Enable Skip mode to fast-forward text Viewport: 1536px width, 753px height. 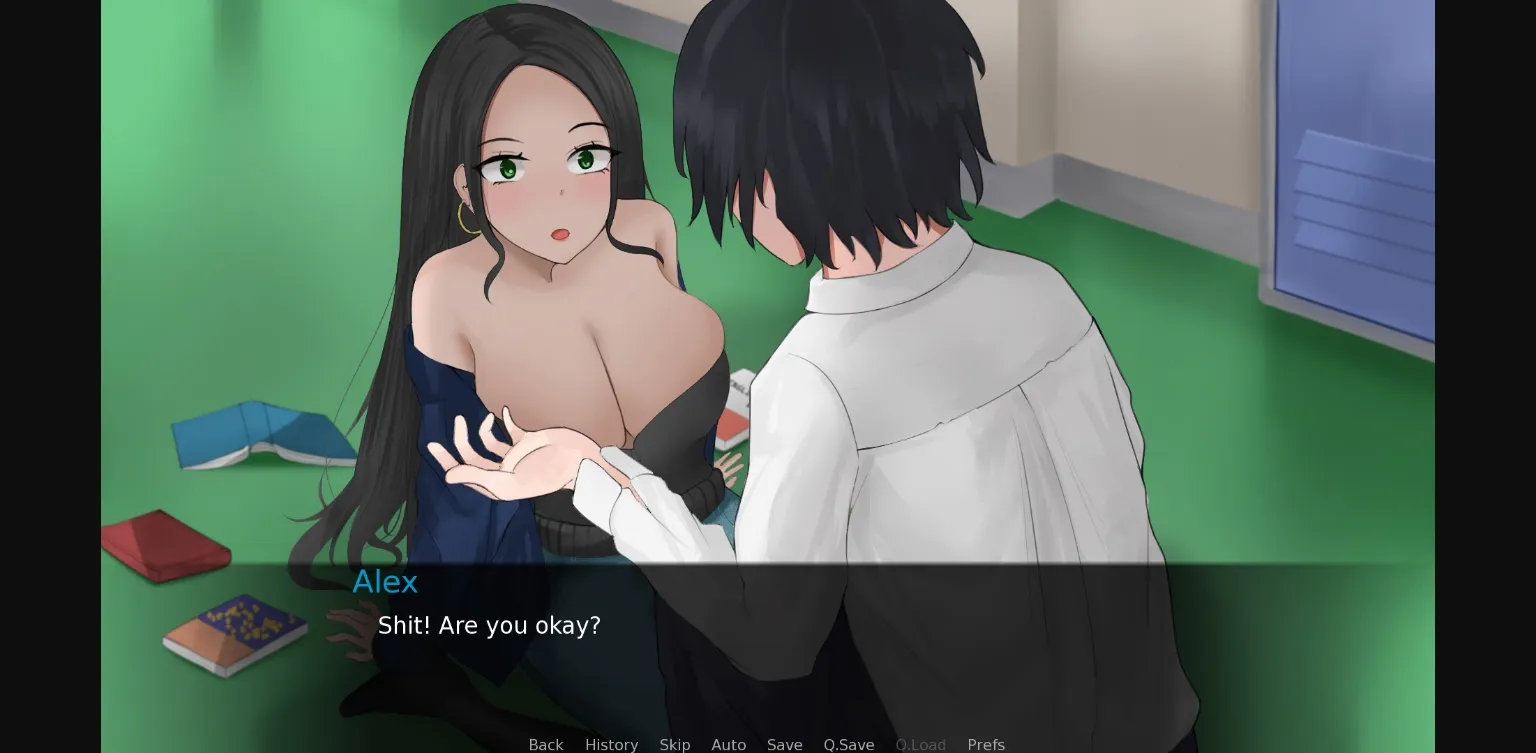click(x=675, y=744)
